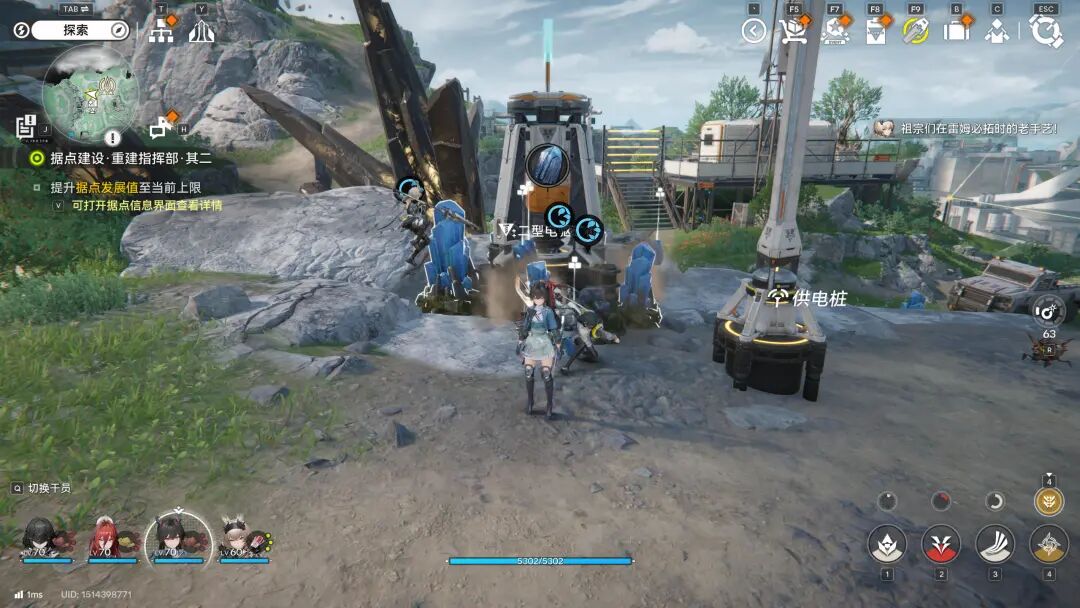1080x608 pixels.
Task: Open the tower icon labeled Y
Action: click(x=201, y=31)
